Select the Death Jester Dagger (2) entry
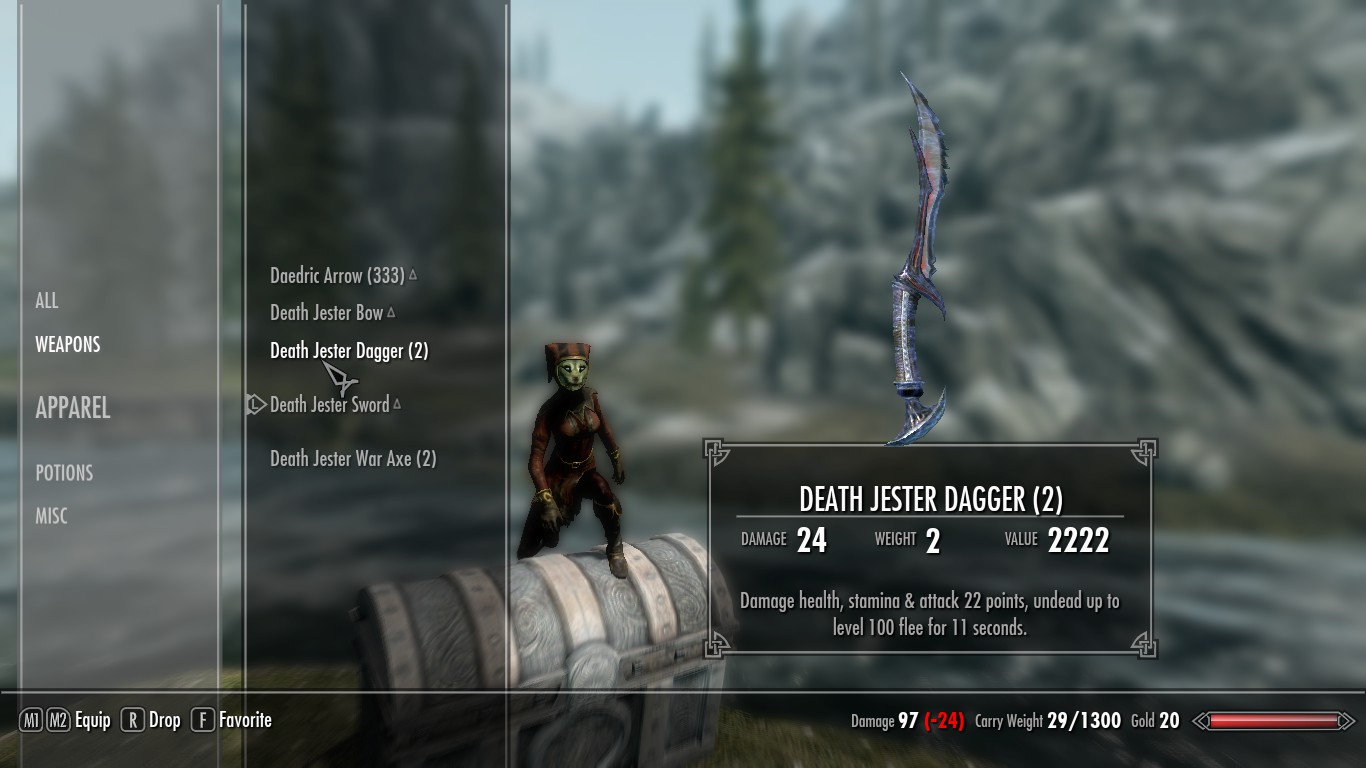This screenshot has height=768, width=1366. (349, 351)
